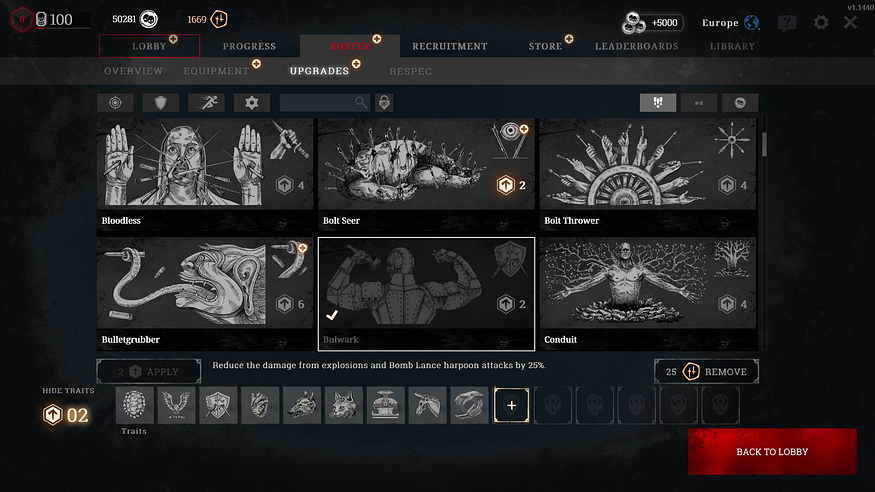The image size is (875, 492).
Task: Close the menu with the X icon
Action: pyautogui.click(x=850, y=22)
